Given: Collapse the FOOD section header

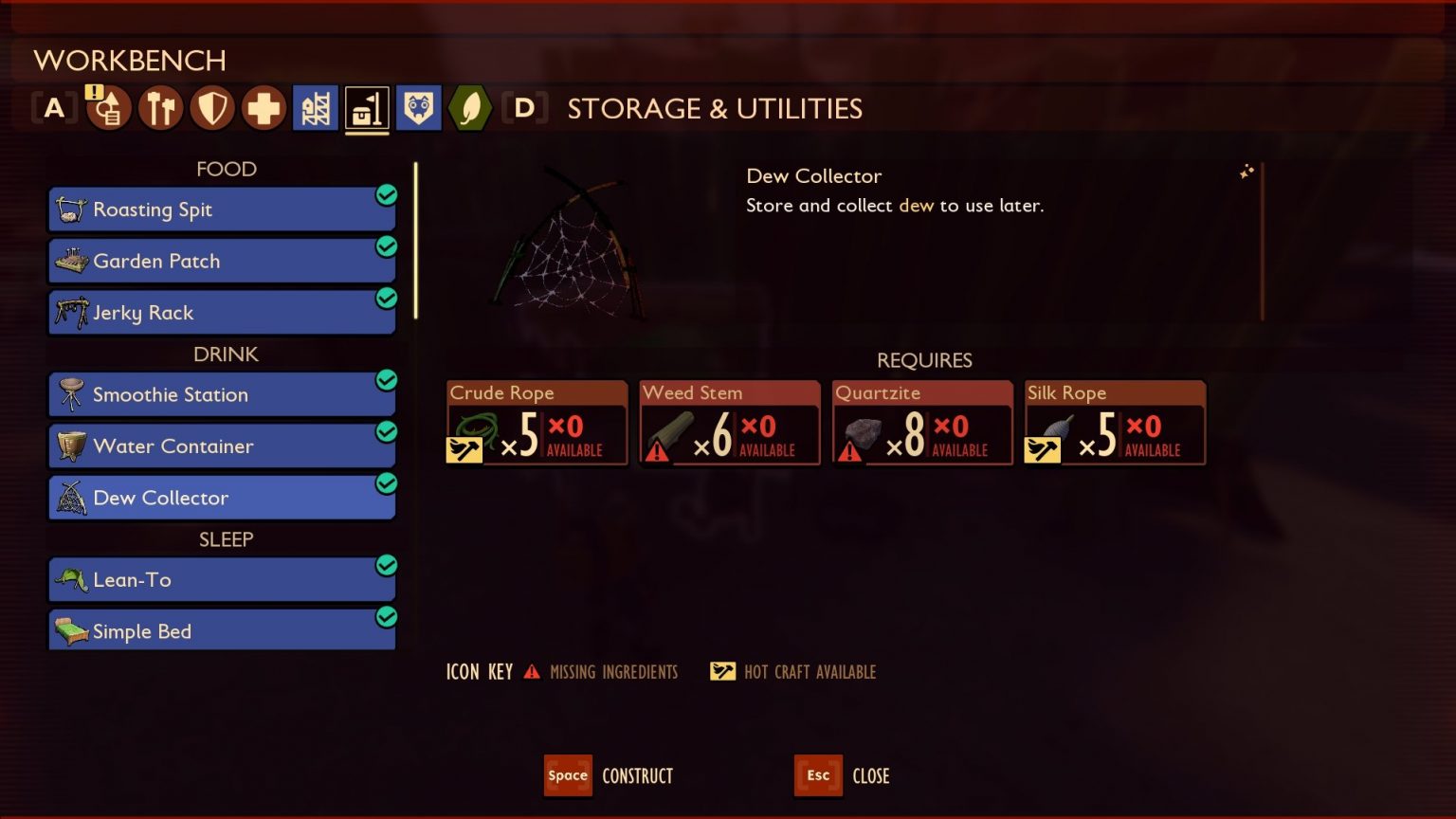Looking at the screenshot, I should tap(226, 169).
